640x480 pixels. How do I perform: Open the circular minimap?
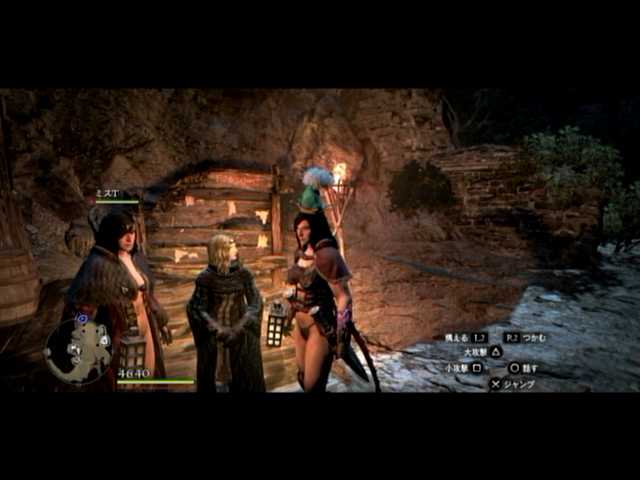click(x=78, y=351)
